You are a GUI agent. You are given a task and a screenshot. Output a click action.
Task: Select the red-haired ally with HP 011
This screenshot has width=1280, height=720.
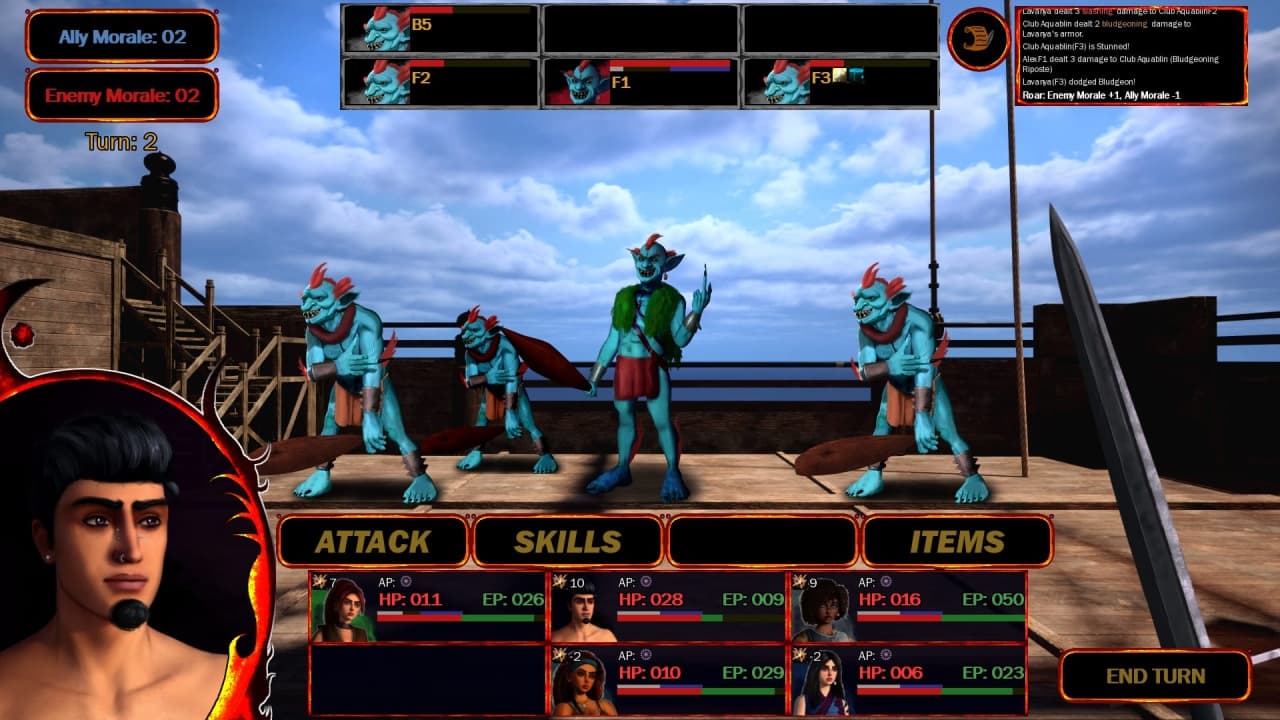pos(428,607)
